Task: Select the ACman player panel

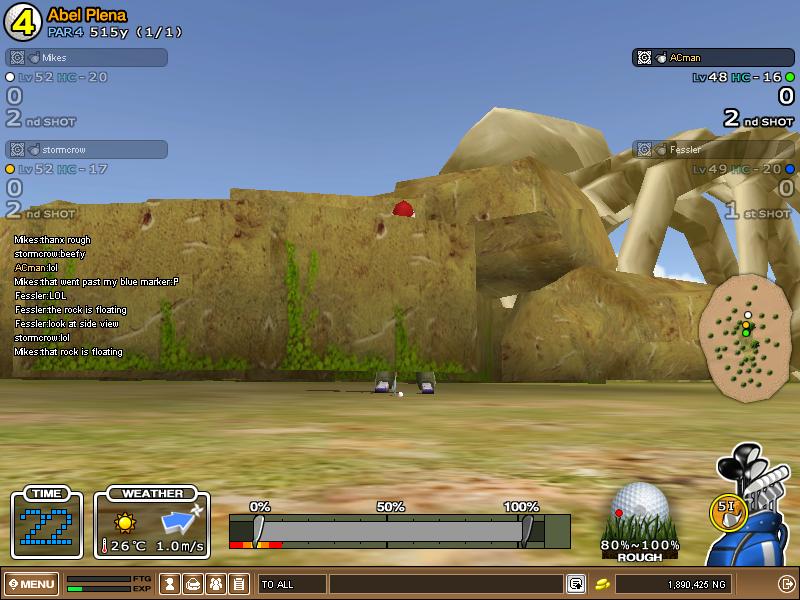Action: (x=713, y=58)
